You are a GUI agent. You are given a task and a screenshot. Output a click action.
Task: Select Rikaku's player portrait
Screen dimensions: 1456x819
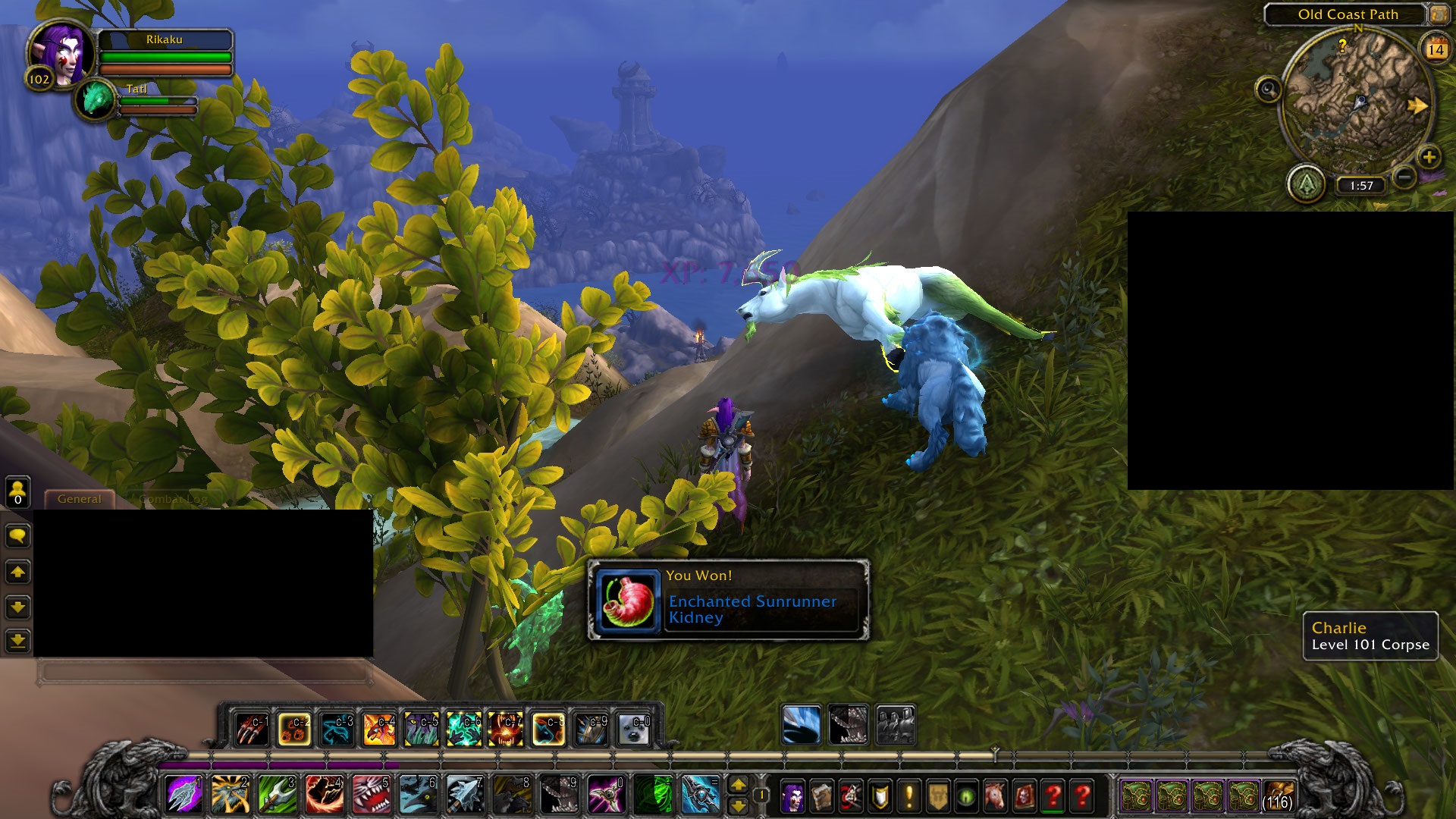(62, 53)
